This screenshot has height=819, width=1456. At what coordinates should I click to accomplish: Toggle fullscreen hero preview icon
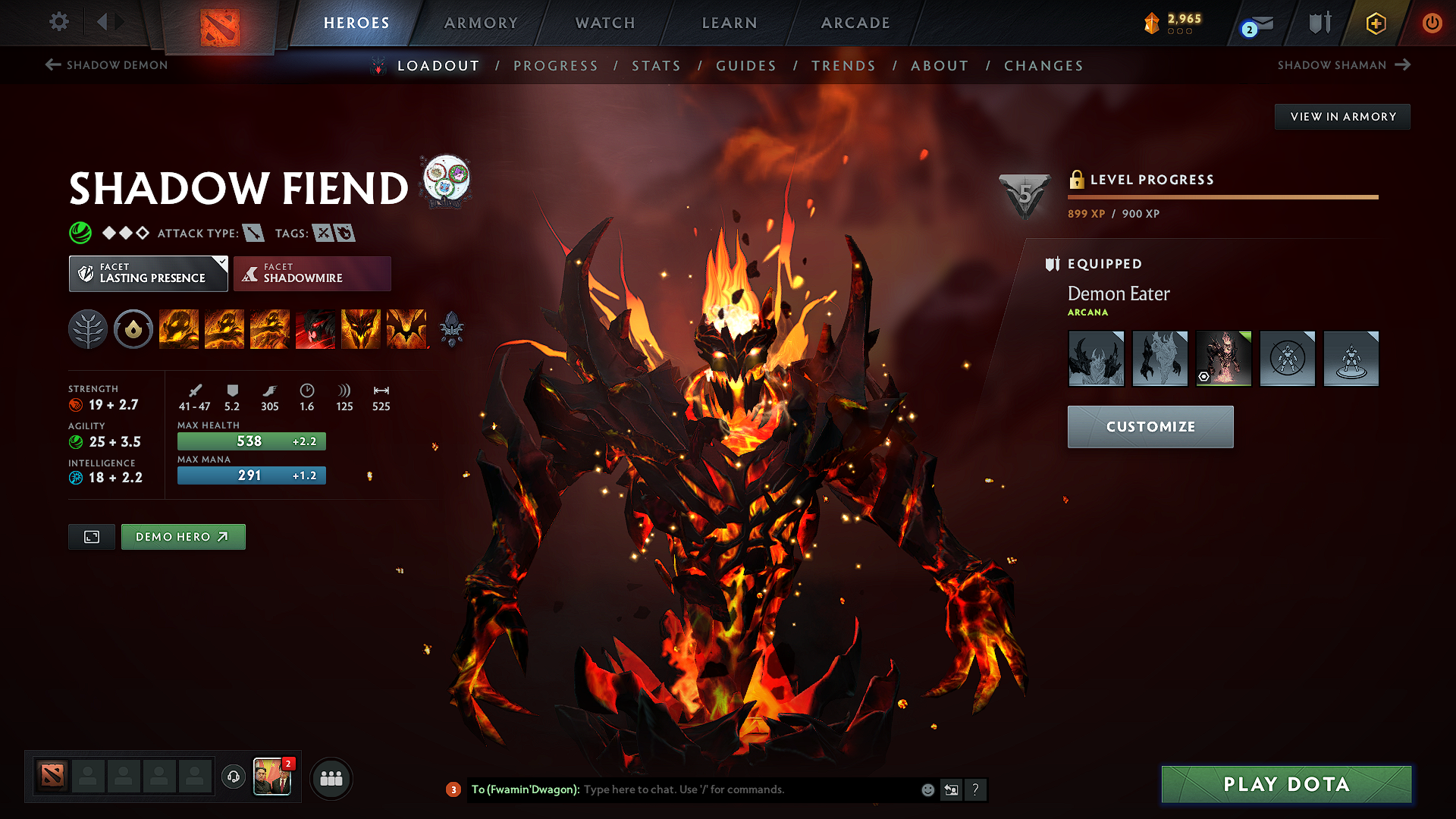point(91,536)
